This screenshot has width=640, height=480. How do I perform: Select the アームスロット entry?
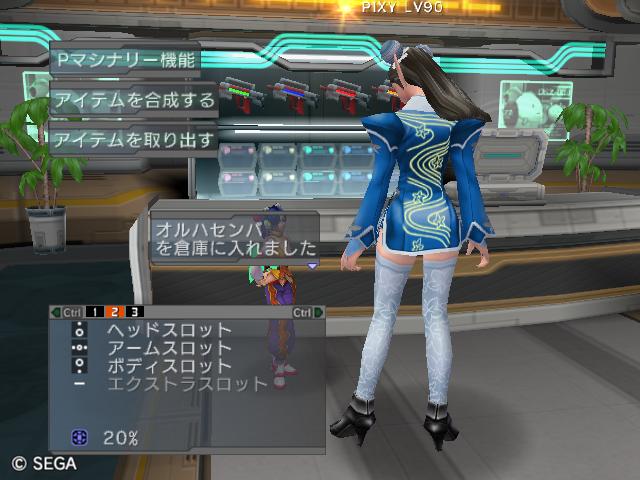[168, 348]
